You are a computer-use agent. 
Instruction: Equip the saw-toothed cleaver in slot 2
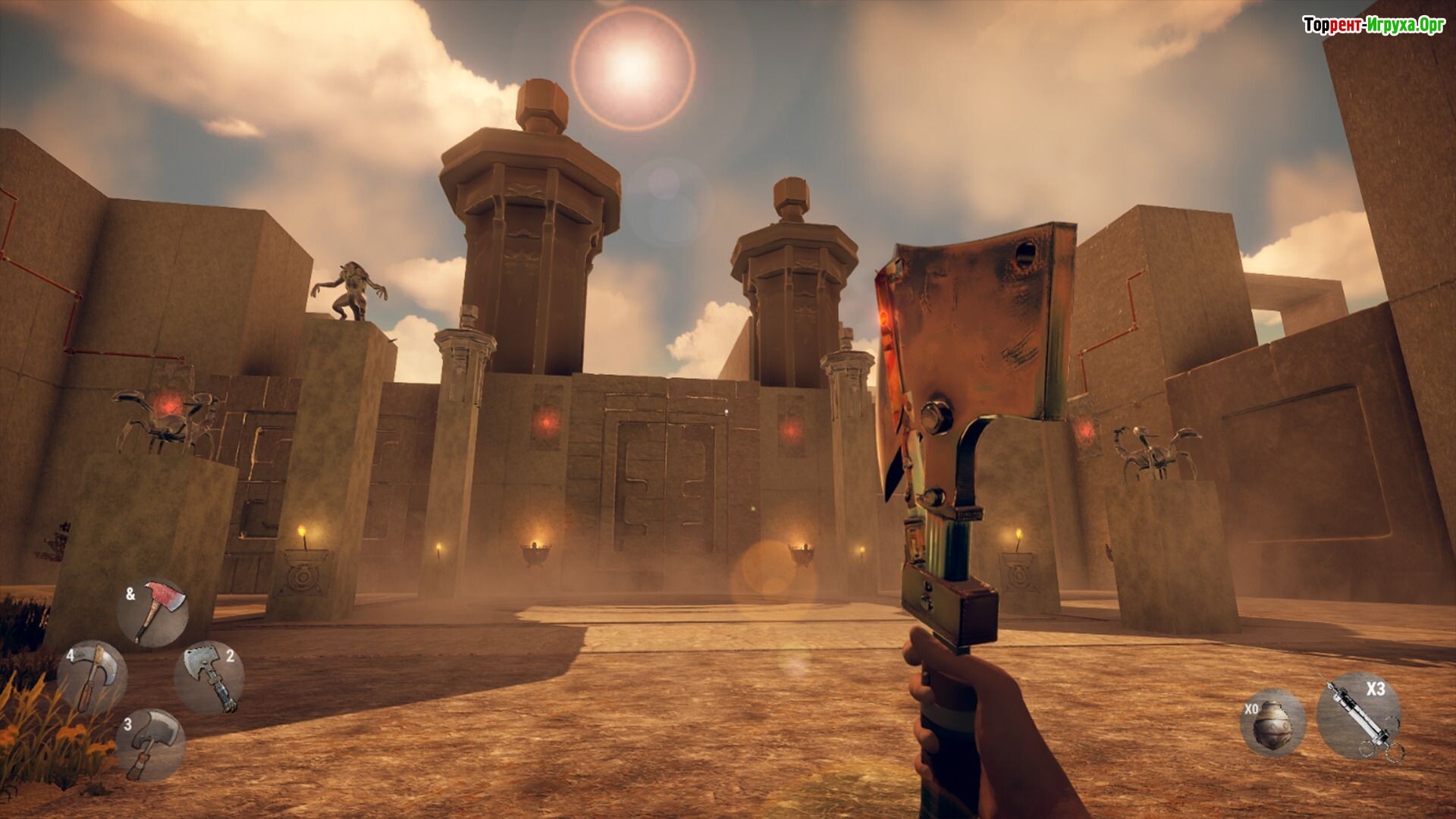tap(209, 677)
